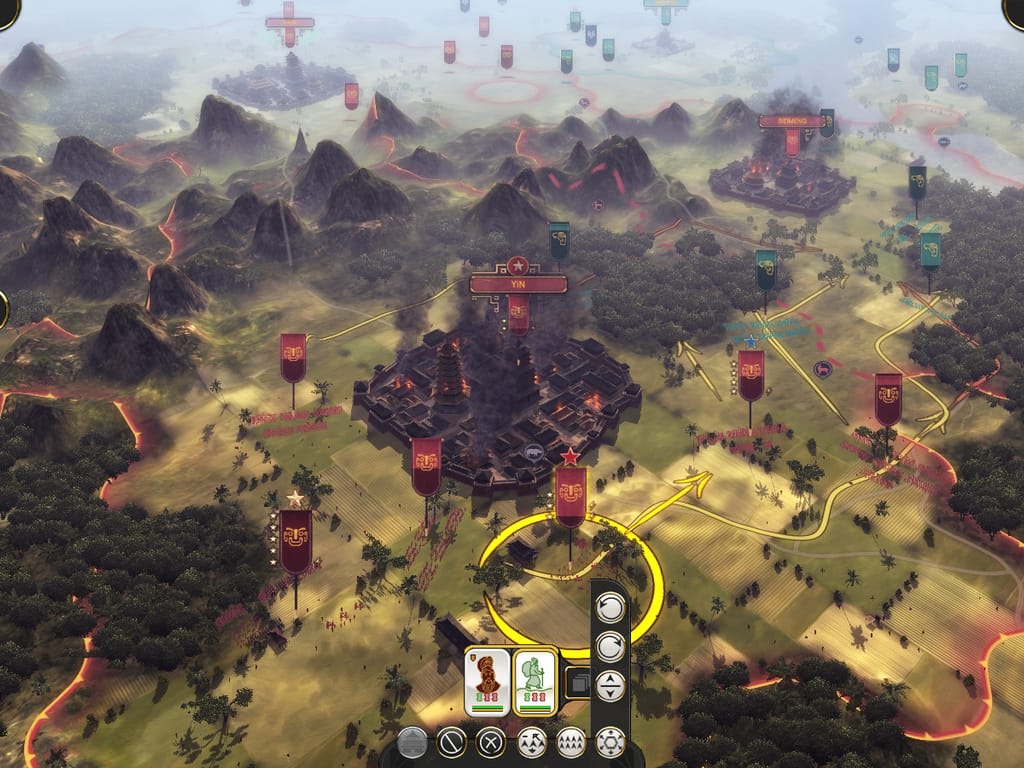Click the slashed circle order button
The height and width of the screenshot is (768, 1024).
click(452, 742)
